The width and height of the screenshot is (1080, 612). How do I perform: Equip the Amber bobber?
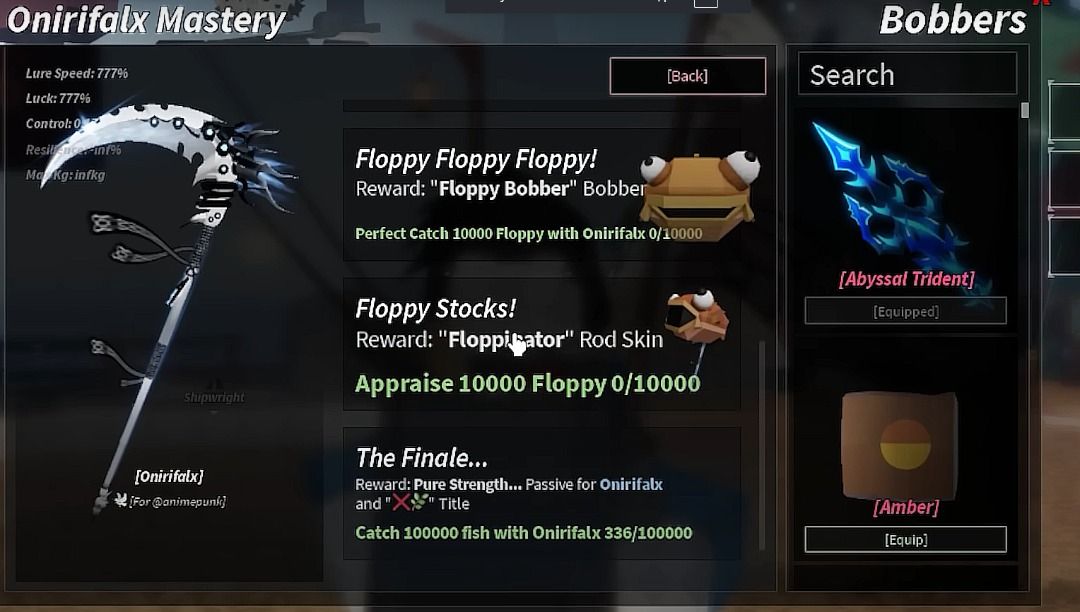point(905,539)
